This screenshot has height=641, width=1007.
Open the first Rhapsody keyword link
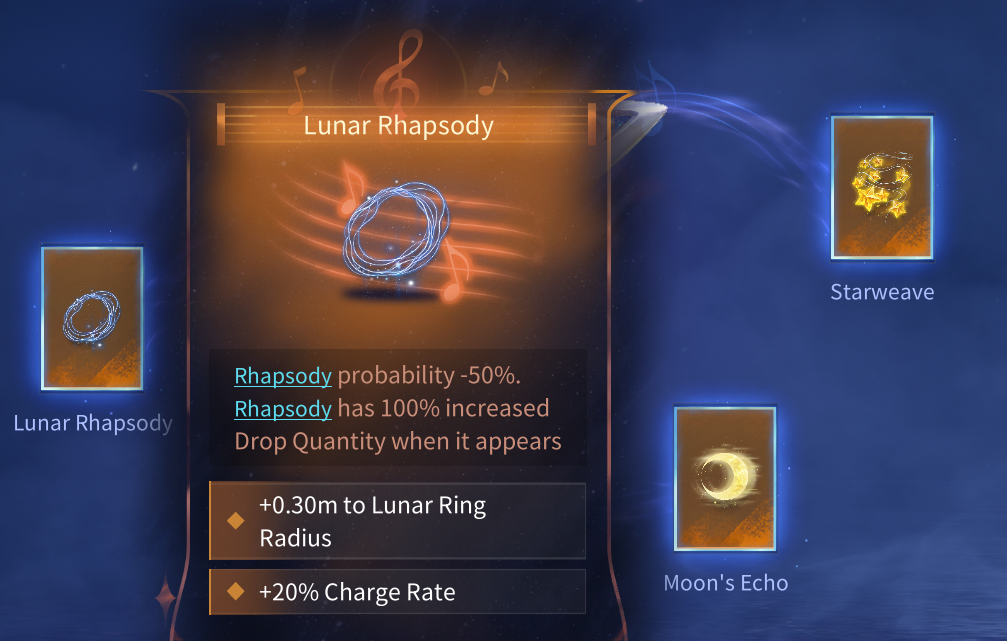point(283,377)
